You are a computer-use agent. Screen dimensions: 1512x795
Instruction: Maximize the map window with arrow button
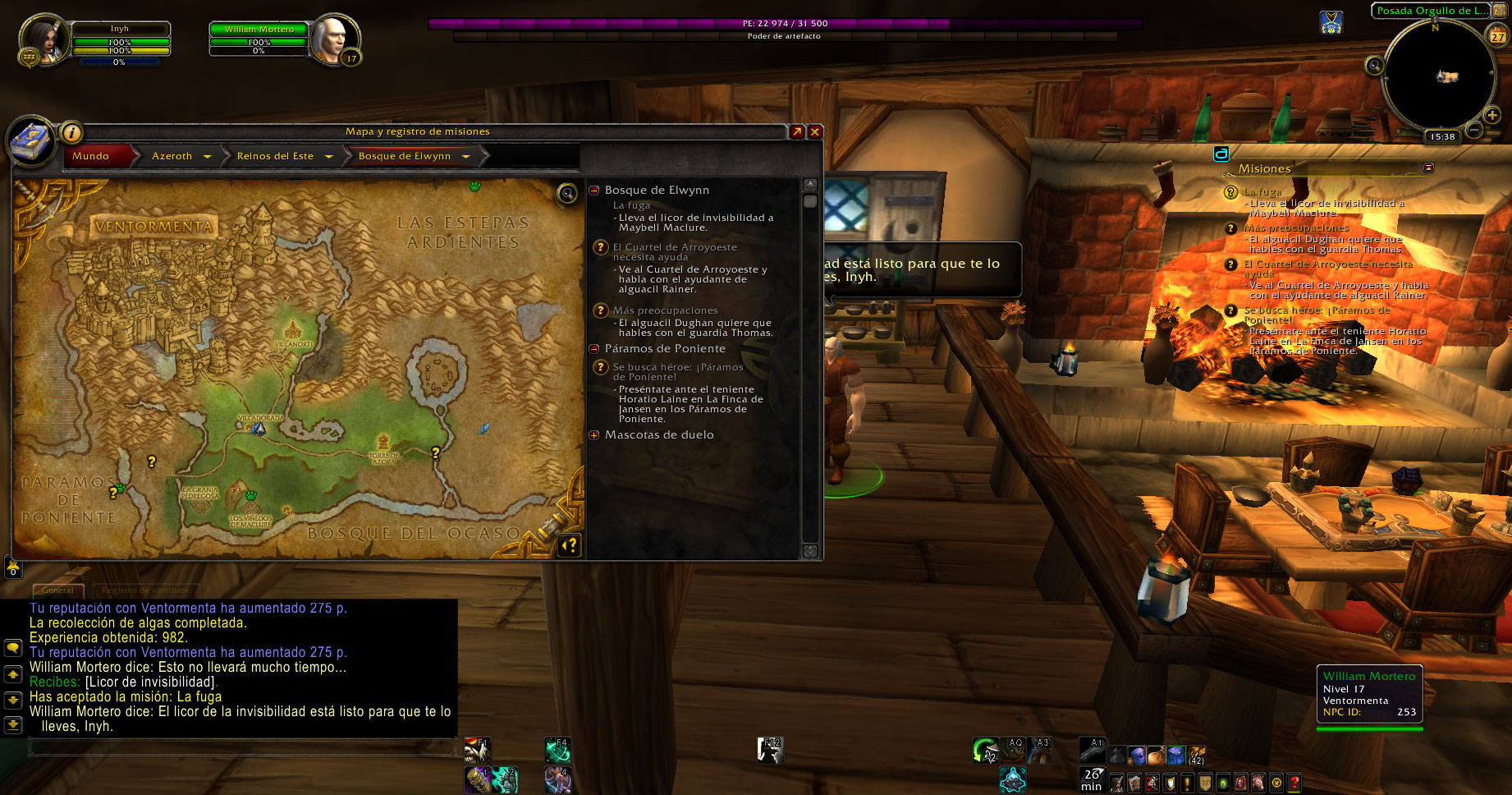[x=797, y=131]
